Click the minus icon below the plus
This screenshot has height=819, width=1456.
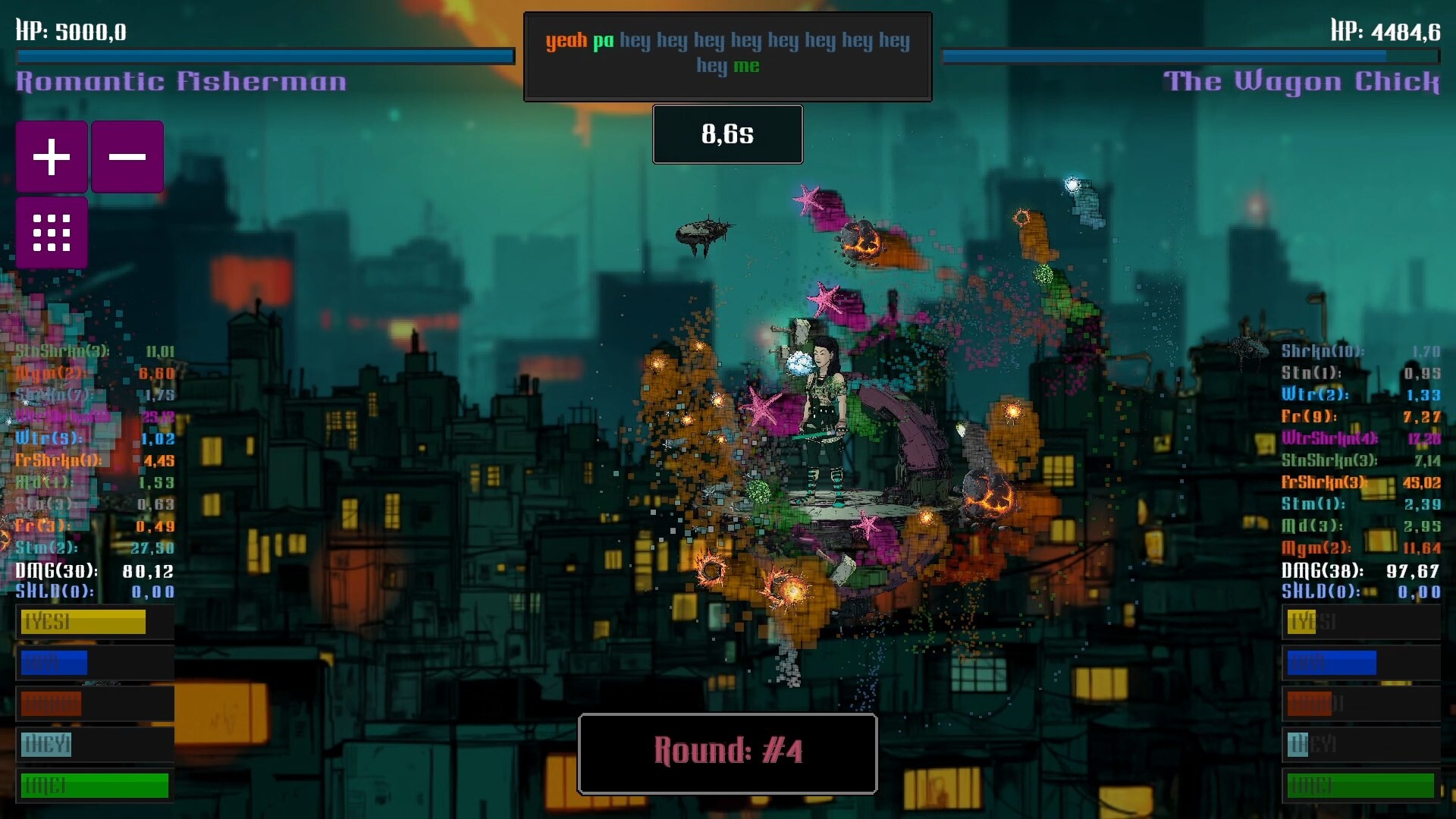click(x=127, y=155)
